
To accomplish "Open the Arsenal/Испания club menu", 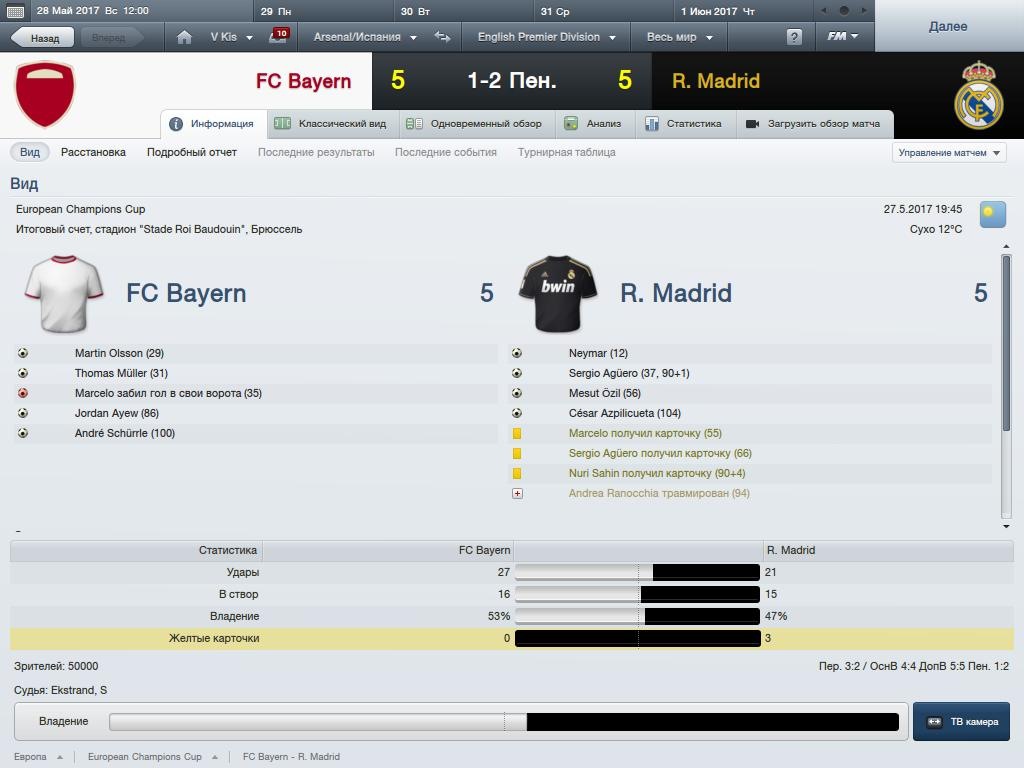I will [364, 37].
